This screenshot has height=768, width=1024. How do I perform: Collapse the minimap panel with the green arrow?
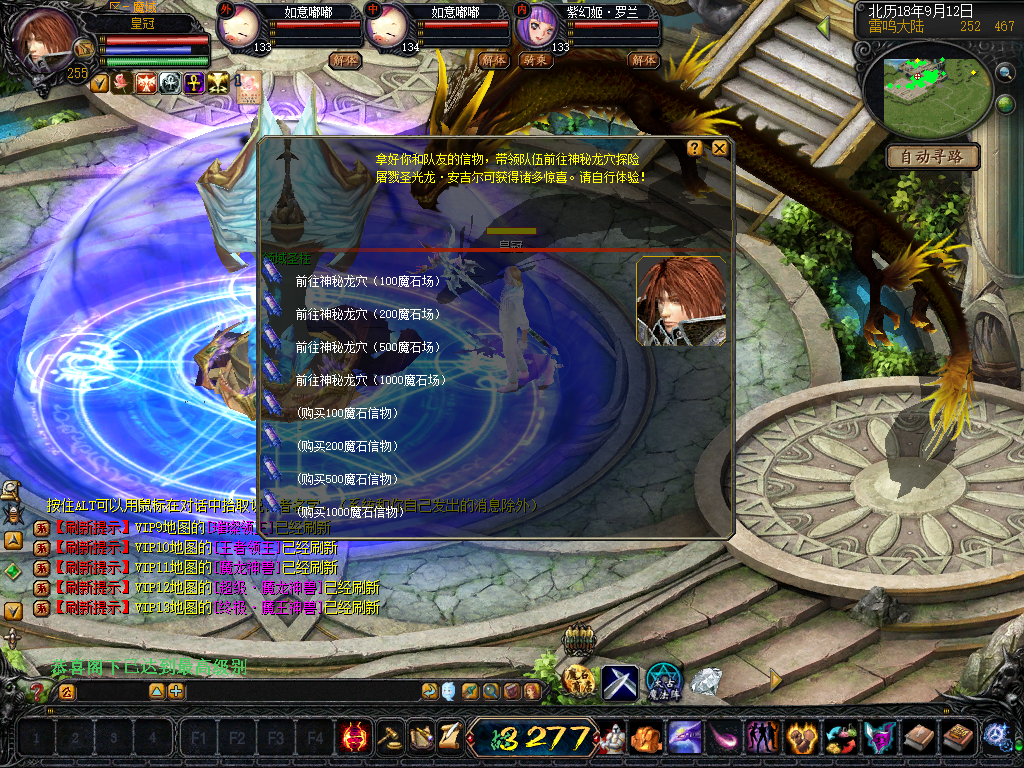[823, 28]
